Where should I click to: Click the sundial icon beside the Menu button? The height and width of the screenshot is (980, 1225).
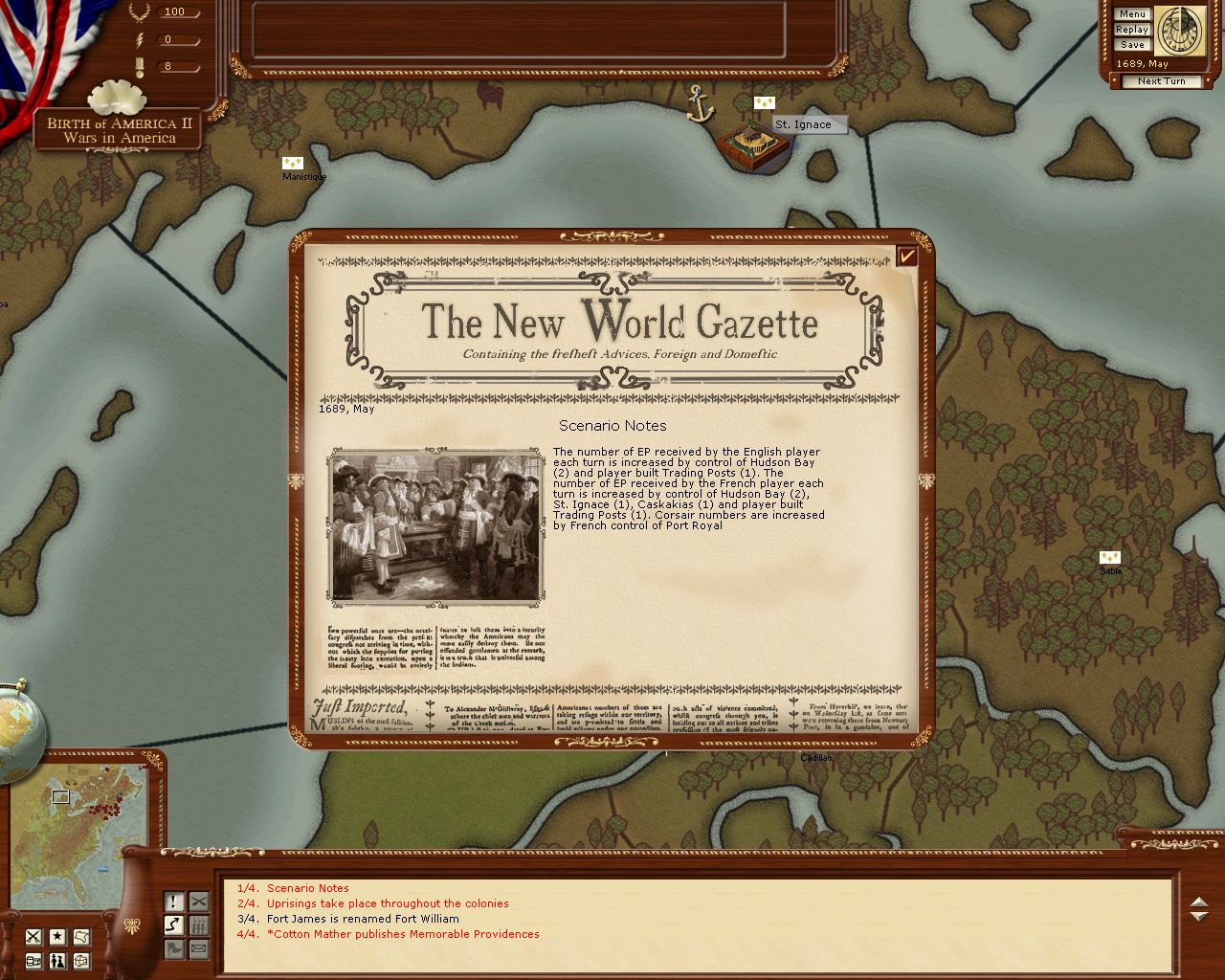tap(1178, 31)
